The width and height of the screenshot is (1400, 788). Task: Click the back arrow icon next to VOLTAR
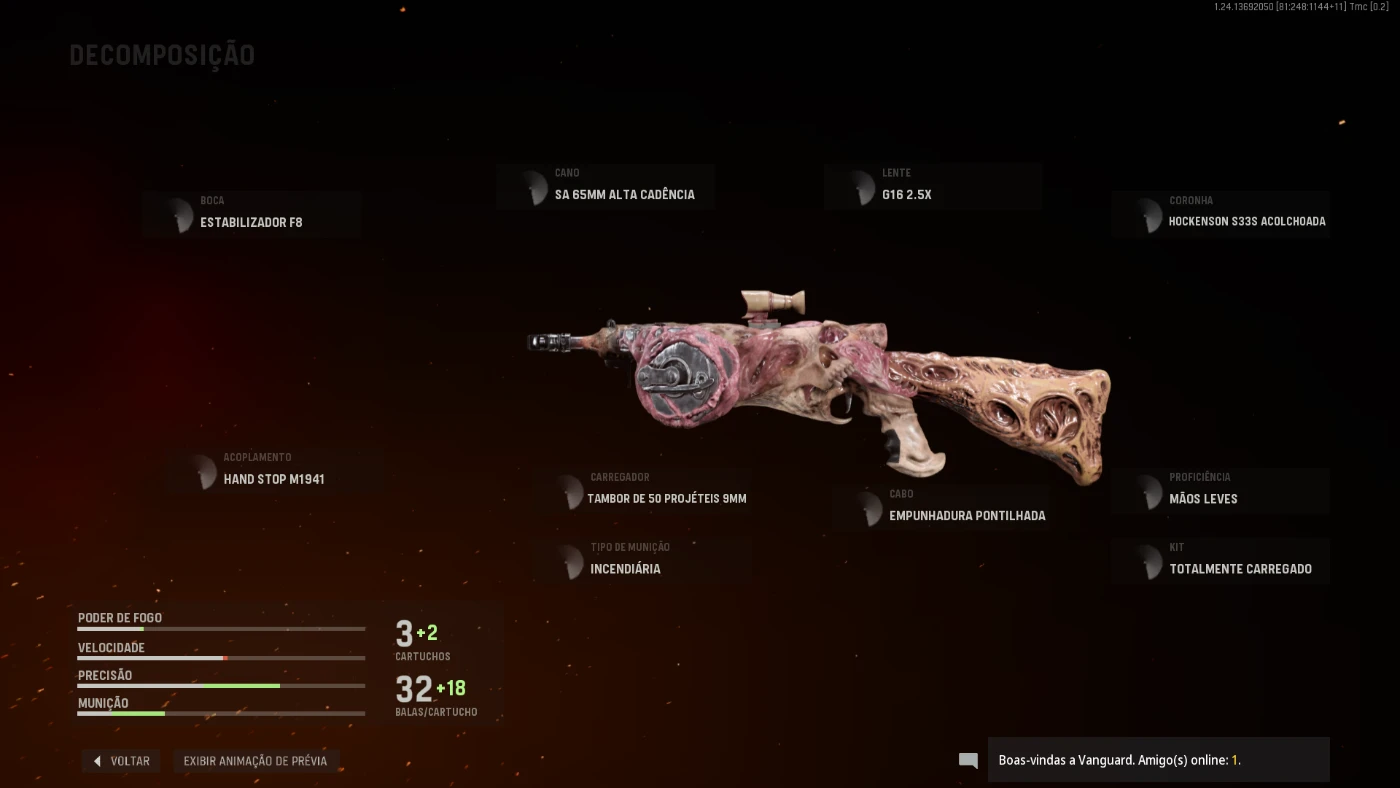pyautogui.click(x=97, y=760)
